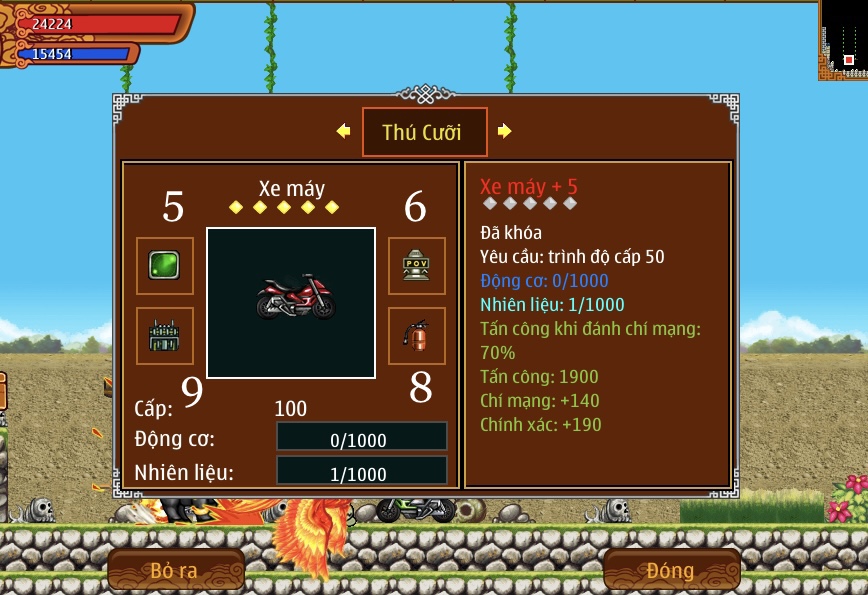The image size is (868, 595).
Task: Select the green gem equipment slot
Action: 164,265
